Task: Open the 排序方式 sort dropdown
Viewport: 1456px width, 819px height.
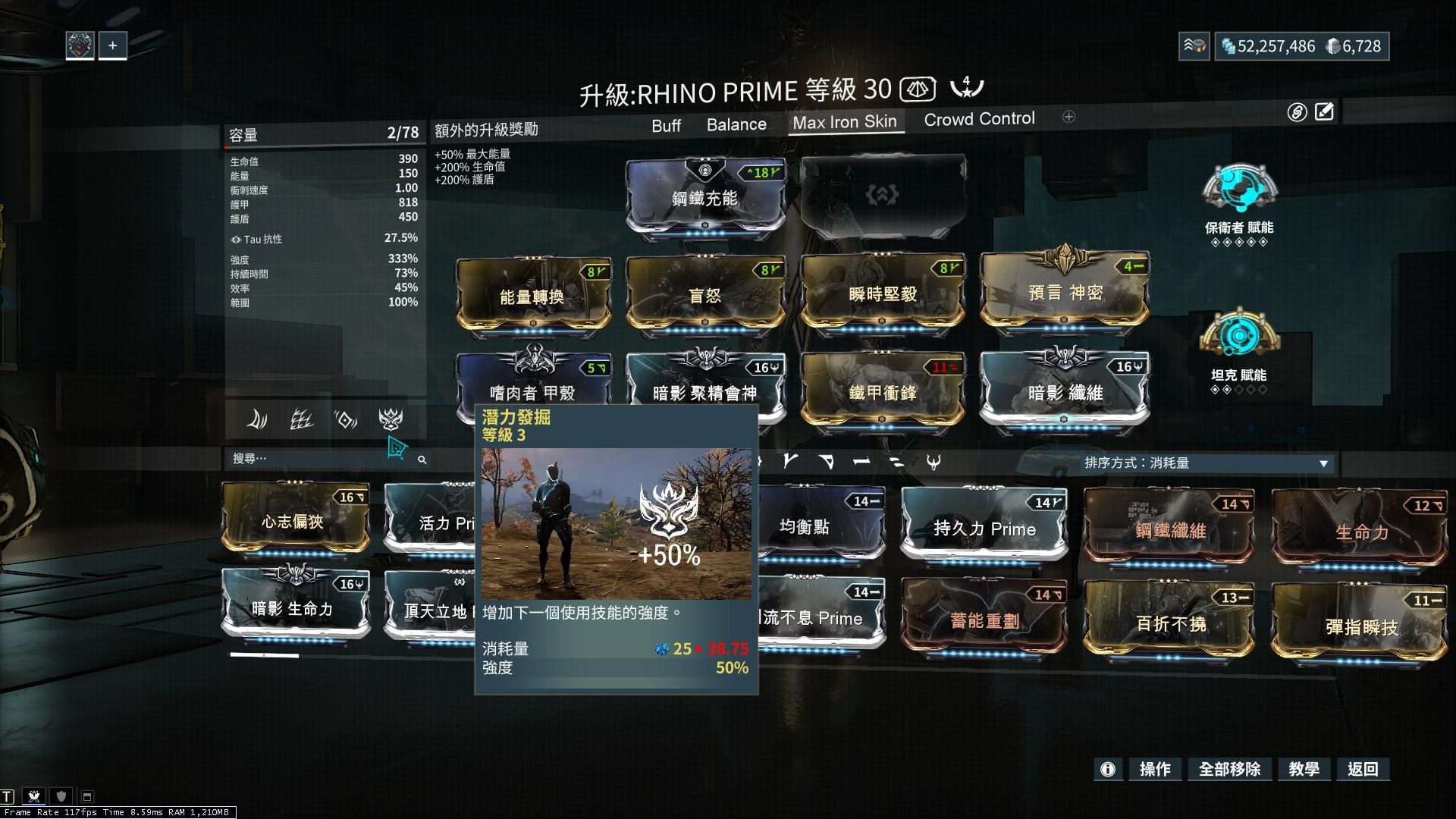Action: tap(1207, 463)
